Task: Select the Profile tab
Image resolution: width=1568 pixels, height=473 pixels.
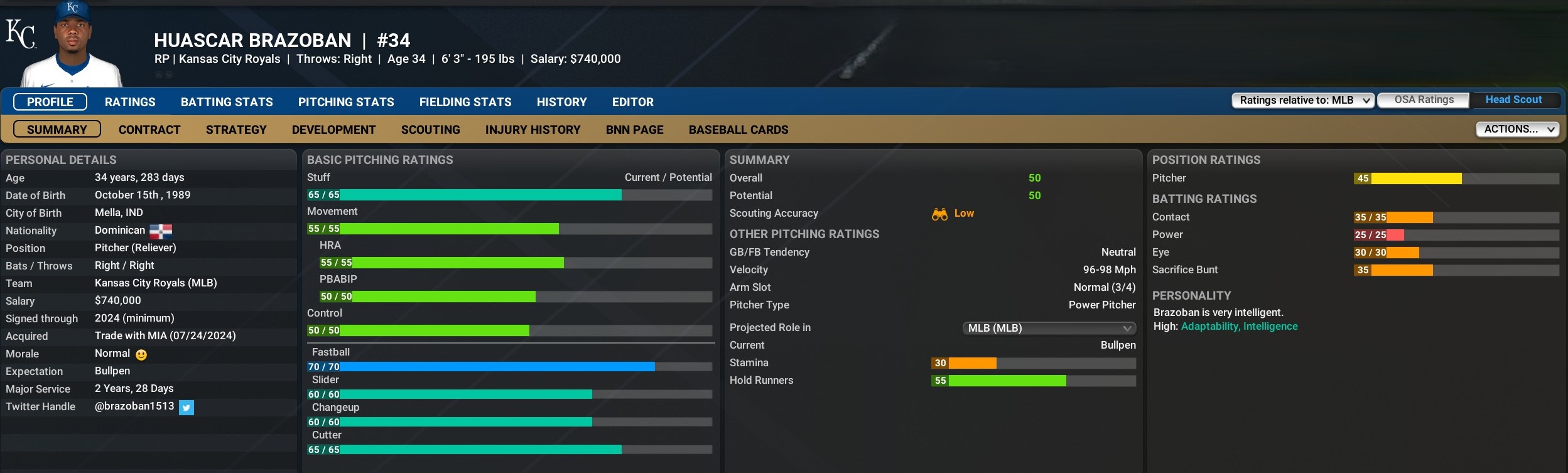Action: 50,102
